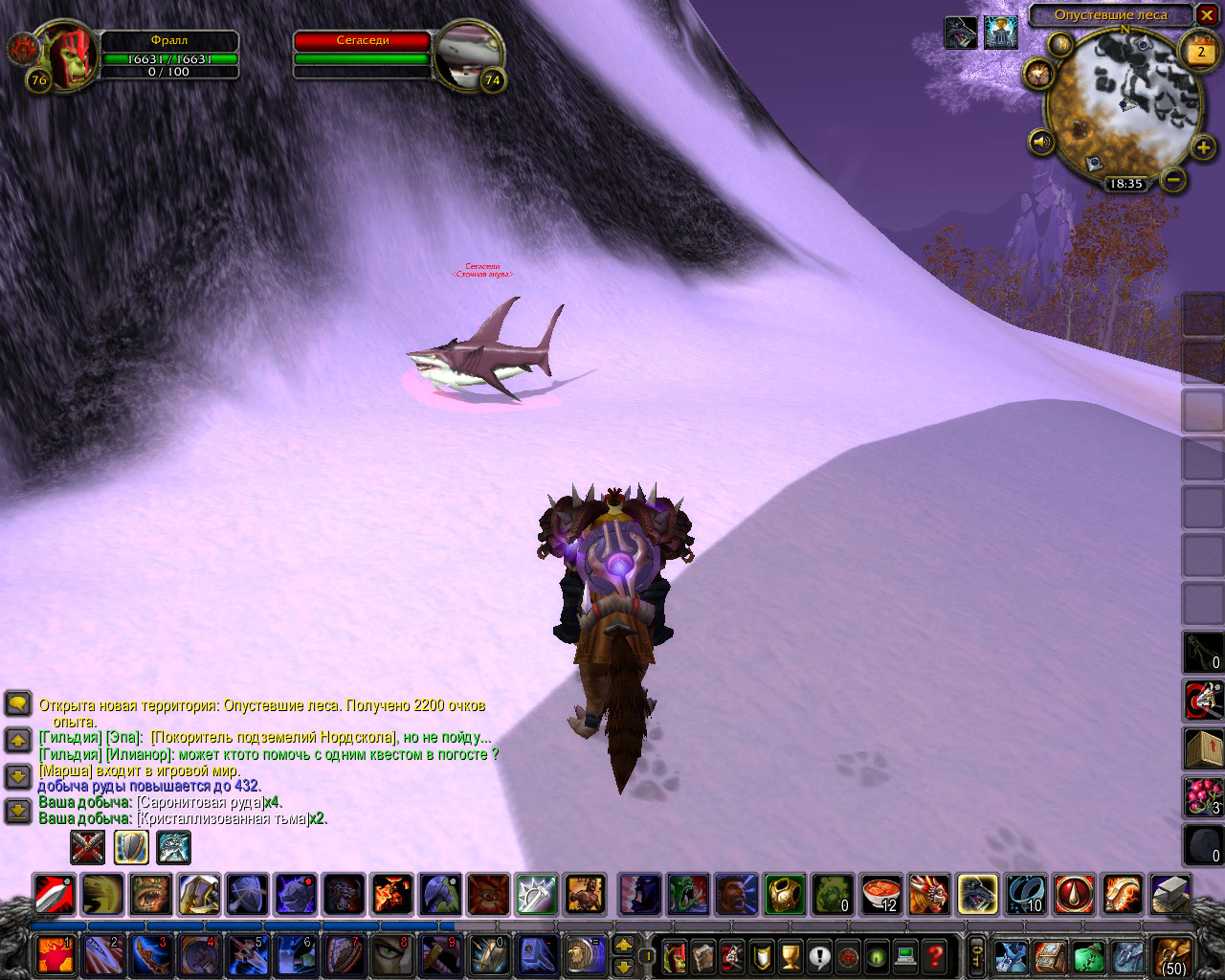Zoom in on the minimap
The width and height of the screenshot is (1225, 980).
coord(1203,147)
